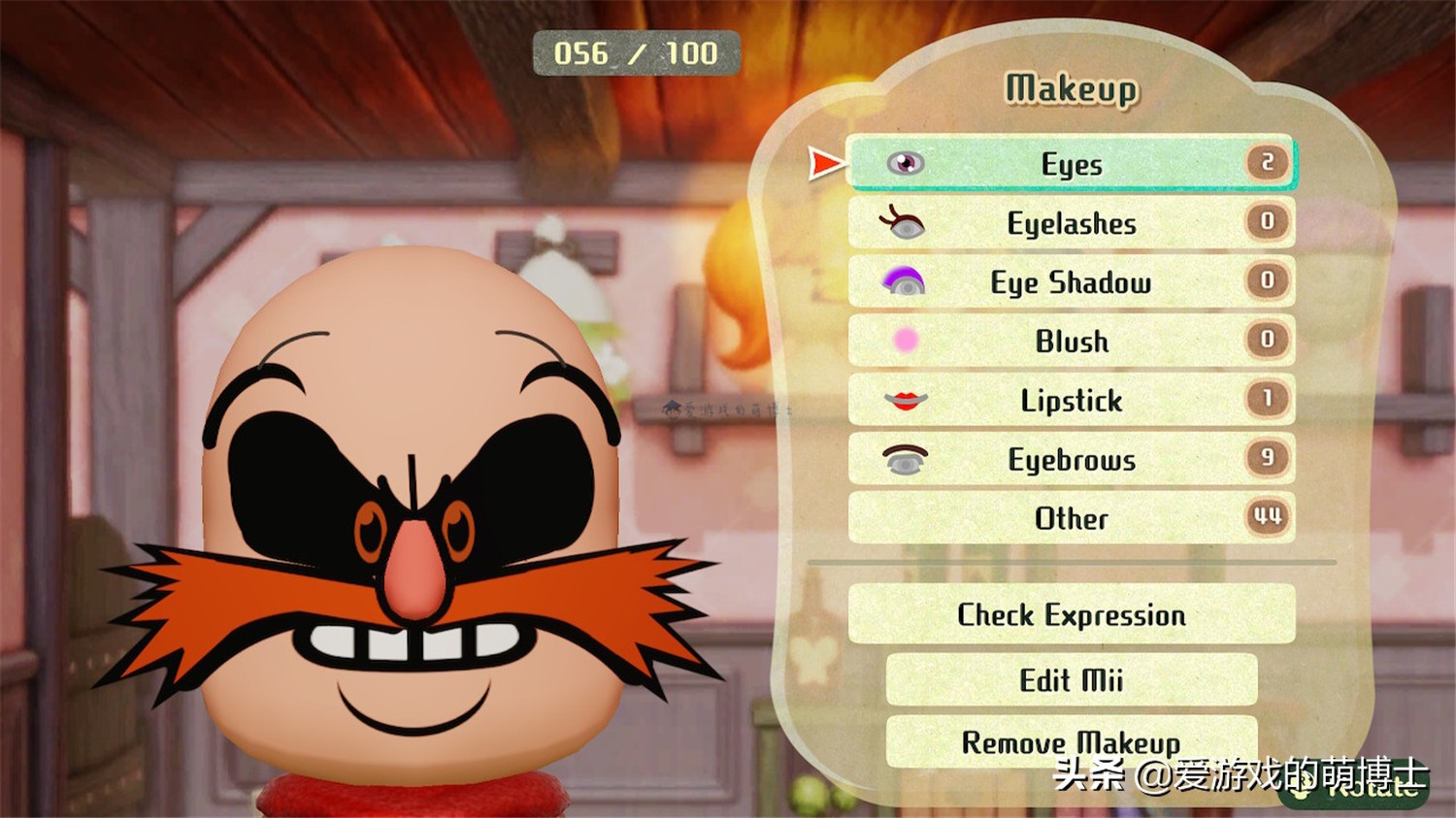The image size is (1456, 818).
Task: Select the Eyes makeup entry
Action: tap(1071, 163)
